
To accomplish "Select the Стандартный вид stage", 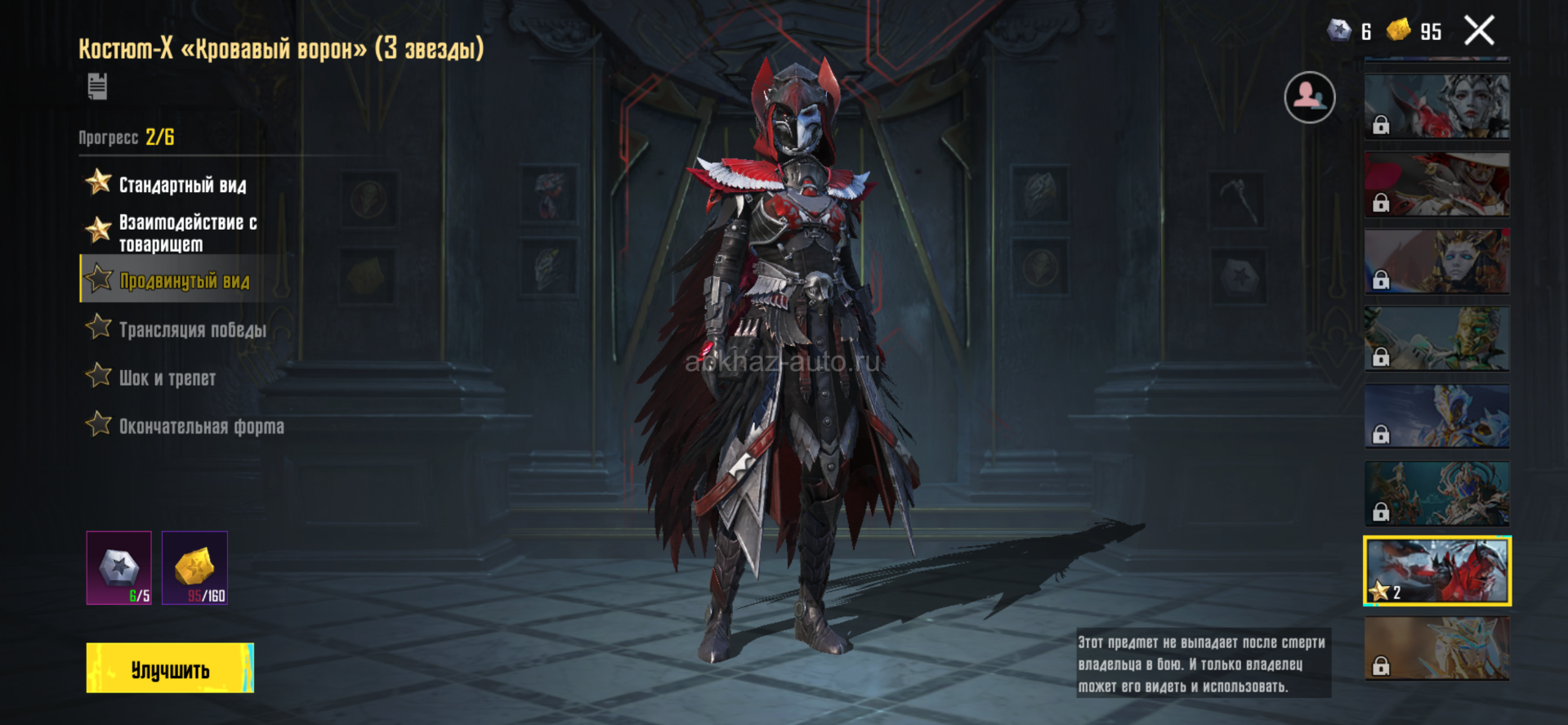I will 182,185.
